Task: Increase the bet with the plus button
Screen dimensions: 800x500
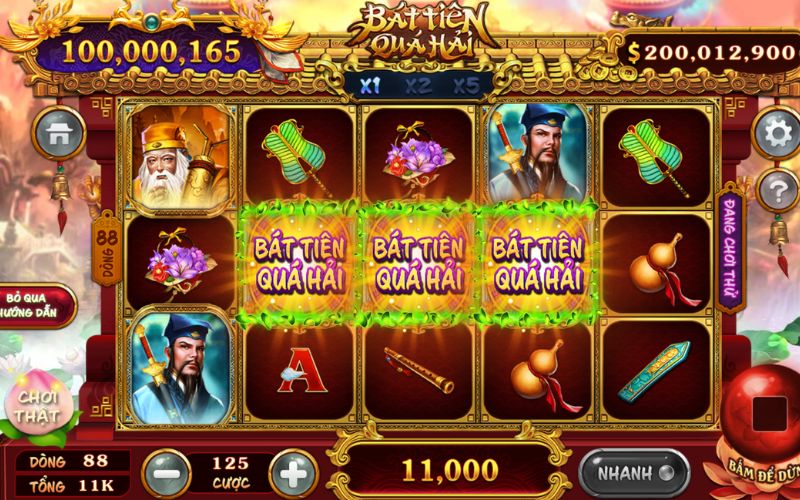Action: coord(293,472)
